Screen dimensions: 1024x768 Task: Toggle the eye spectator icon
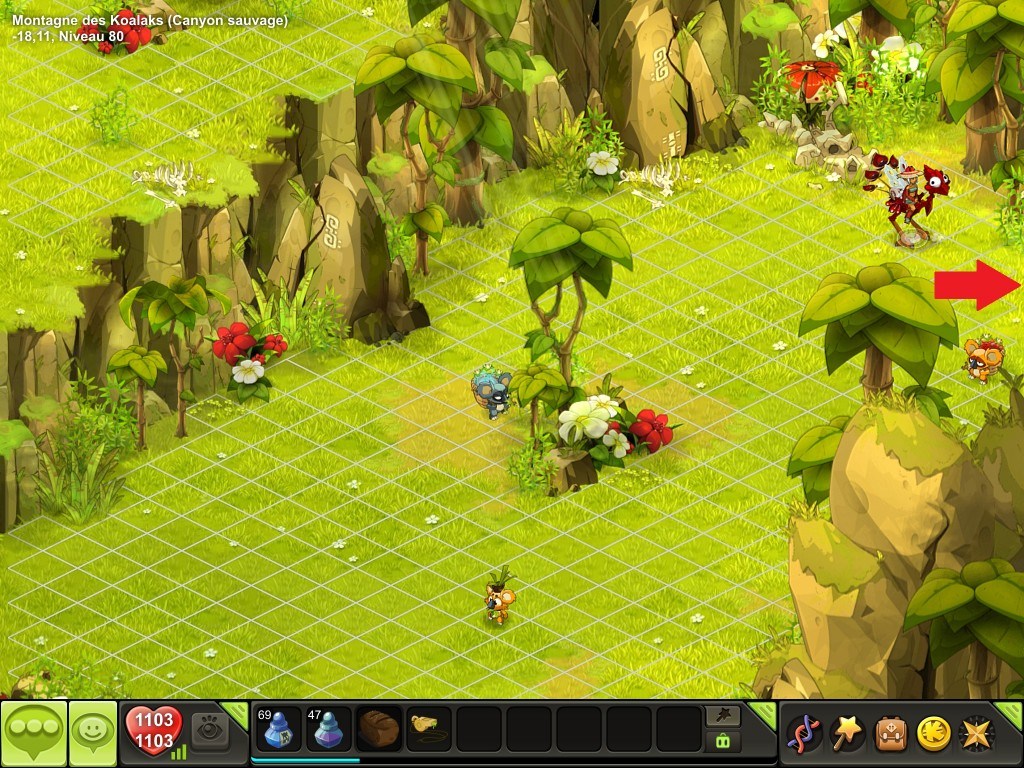pyautogui.click(x=210, y=729)
